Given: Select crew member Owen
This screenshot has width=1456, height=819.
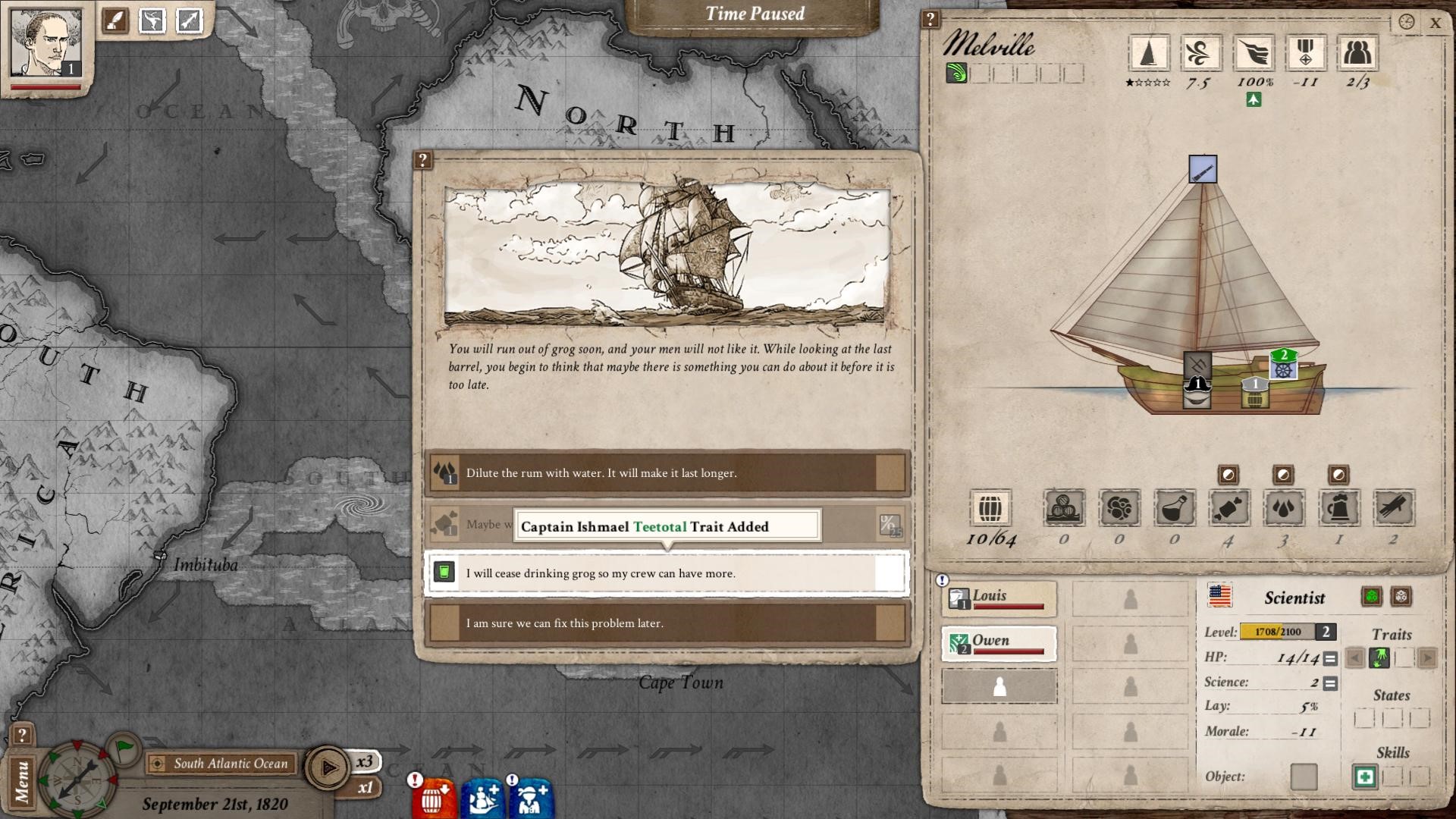Looking at the screenshot, I should point(999,643).
